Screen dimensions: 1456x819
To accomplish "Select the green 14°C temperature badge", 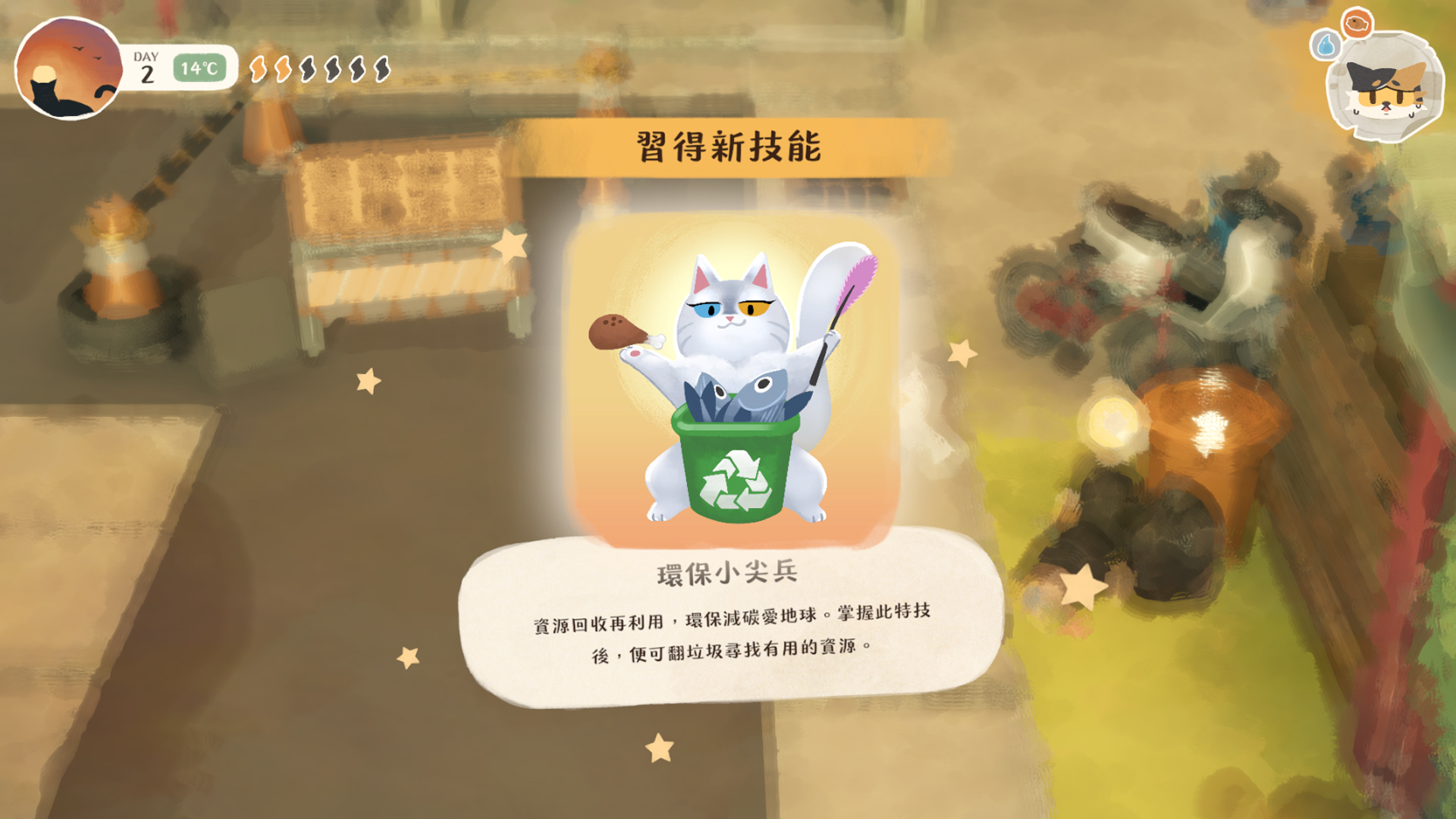I will [199, 68].
